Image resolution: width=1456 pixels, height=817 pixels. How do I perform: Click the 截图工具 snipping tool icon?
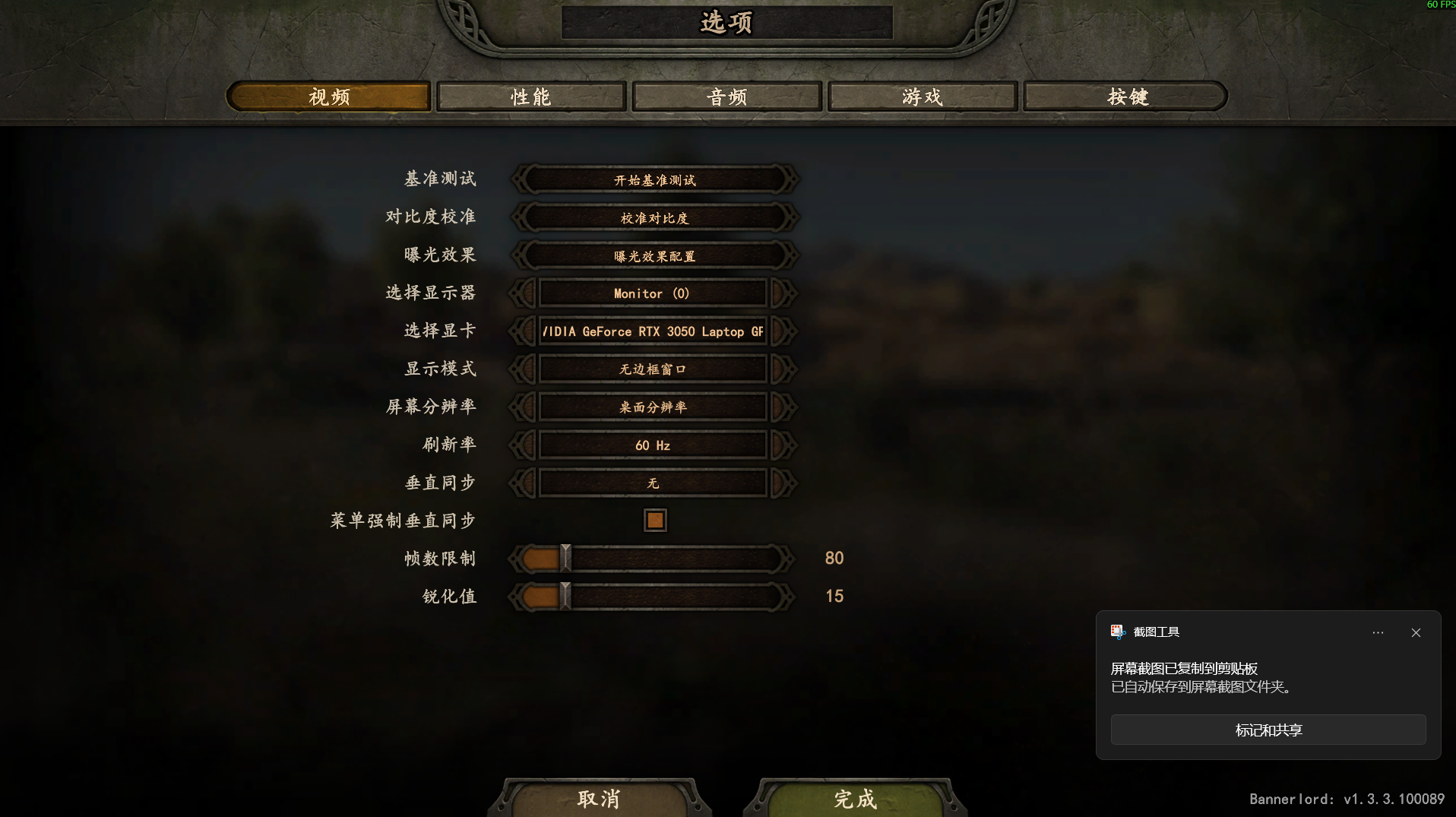(x=1117, y=632)
